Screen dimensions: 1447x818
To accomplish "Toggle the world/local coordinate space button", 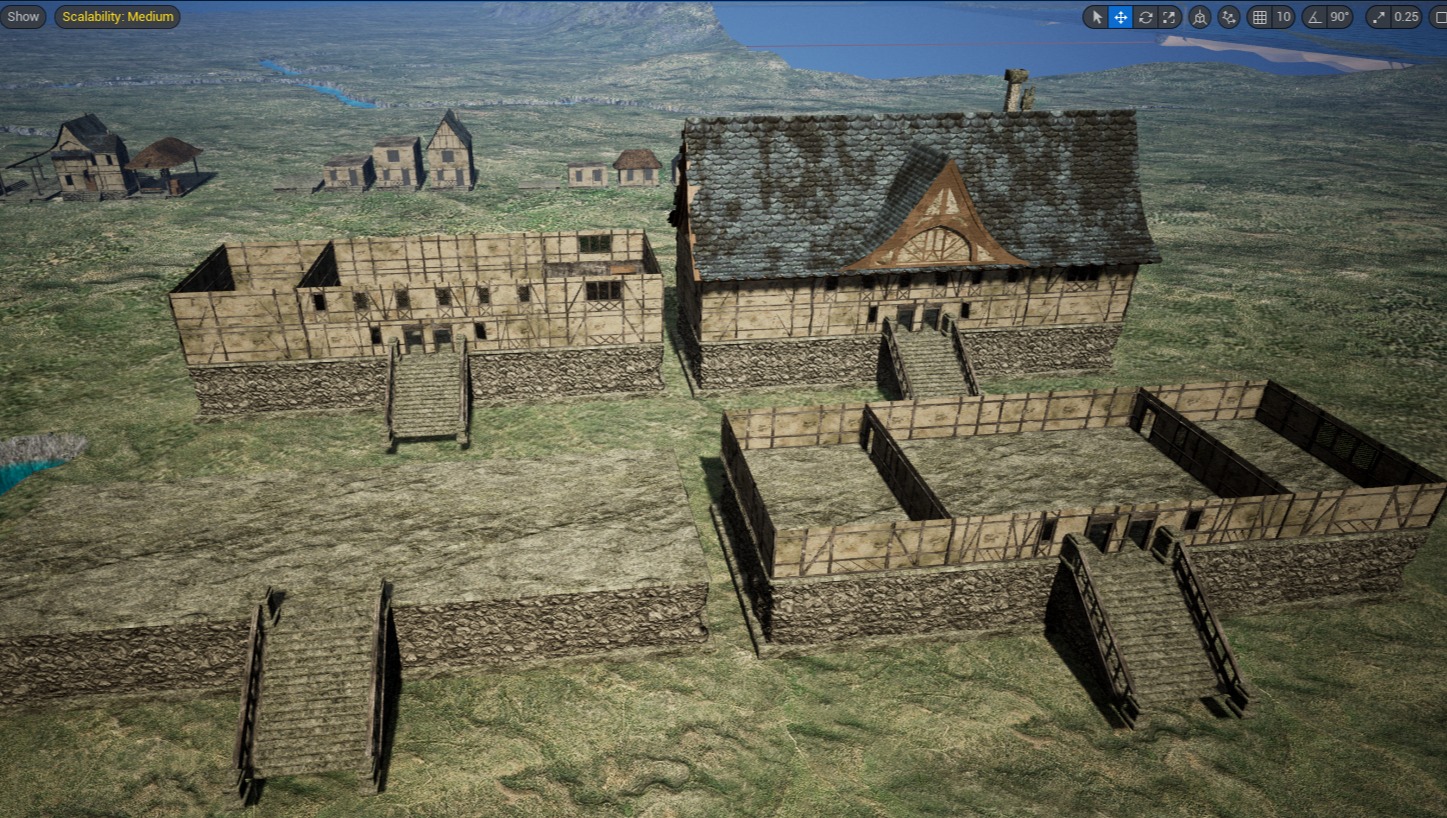I will pos(1199,17).
